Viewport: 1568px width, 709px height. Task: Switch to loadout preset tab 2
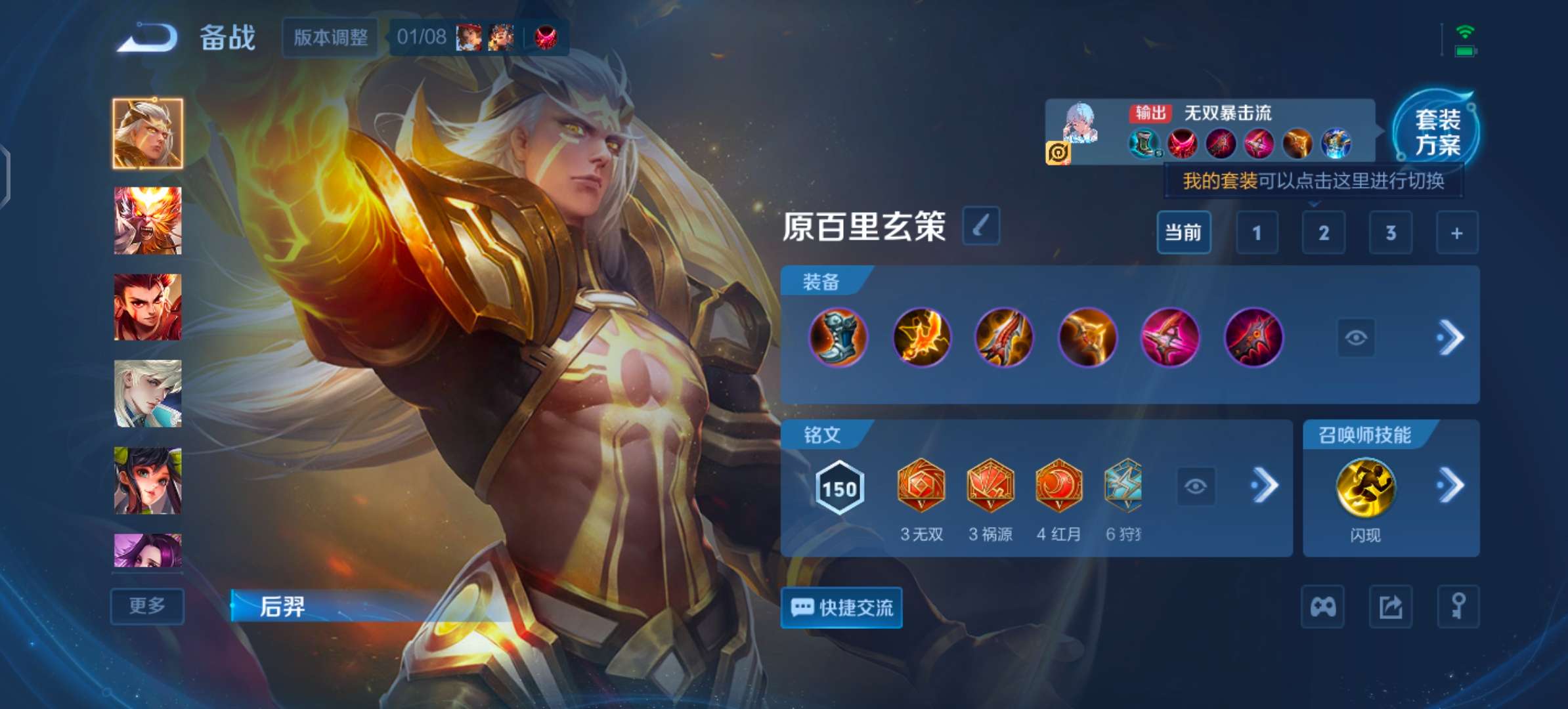(1324, 233)
